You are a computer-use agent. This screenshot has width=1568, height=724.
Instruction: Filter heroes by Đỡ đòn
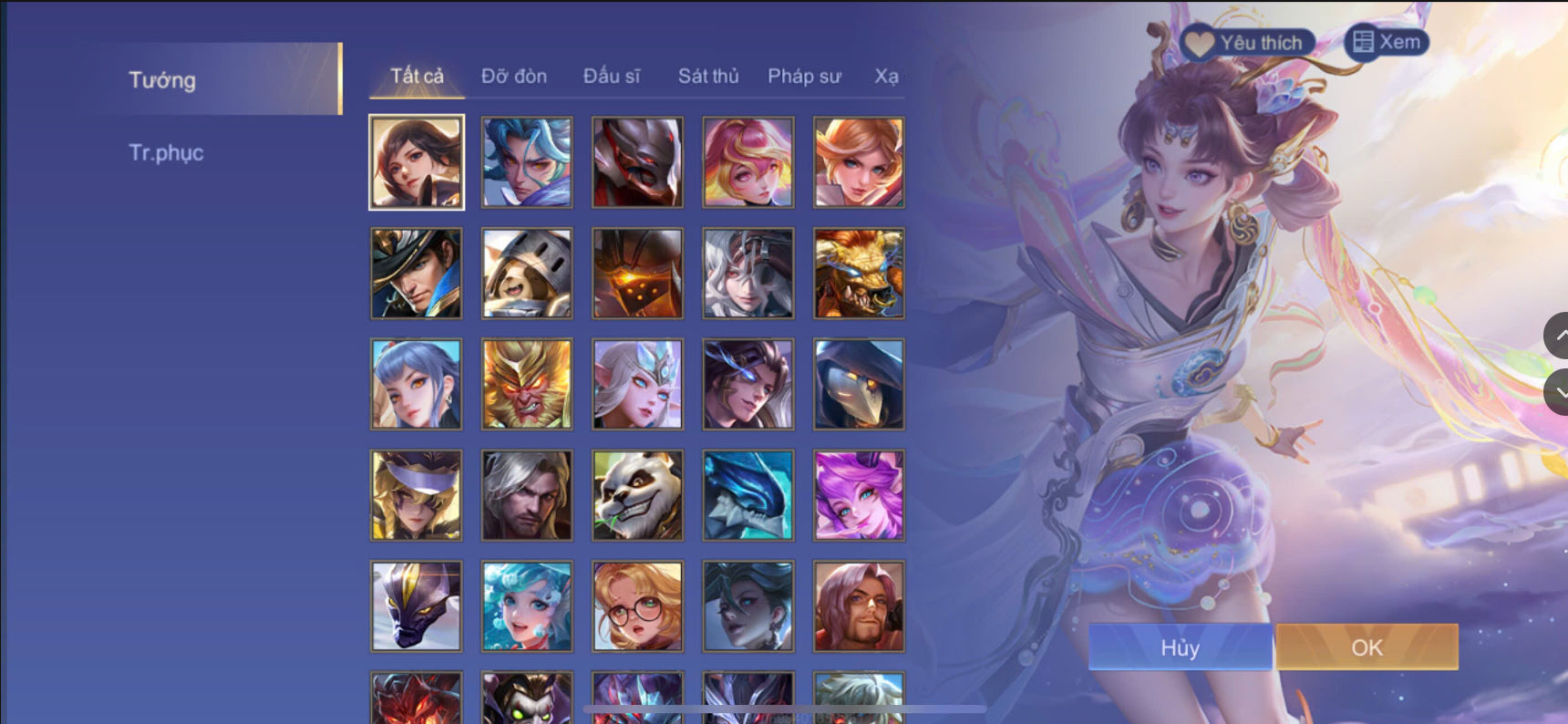coord(513,77)
